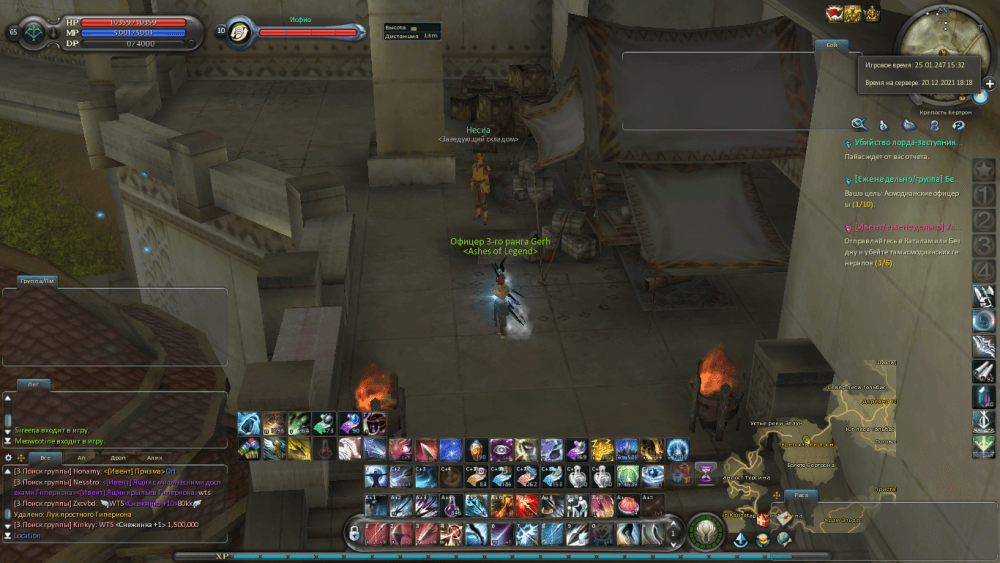Image resolution: width=1000 pixels, height=563 pixels.
Task: Open the chat settings gear icon
Action: [8, 457]
